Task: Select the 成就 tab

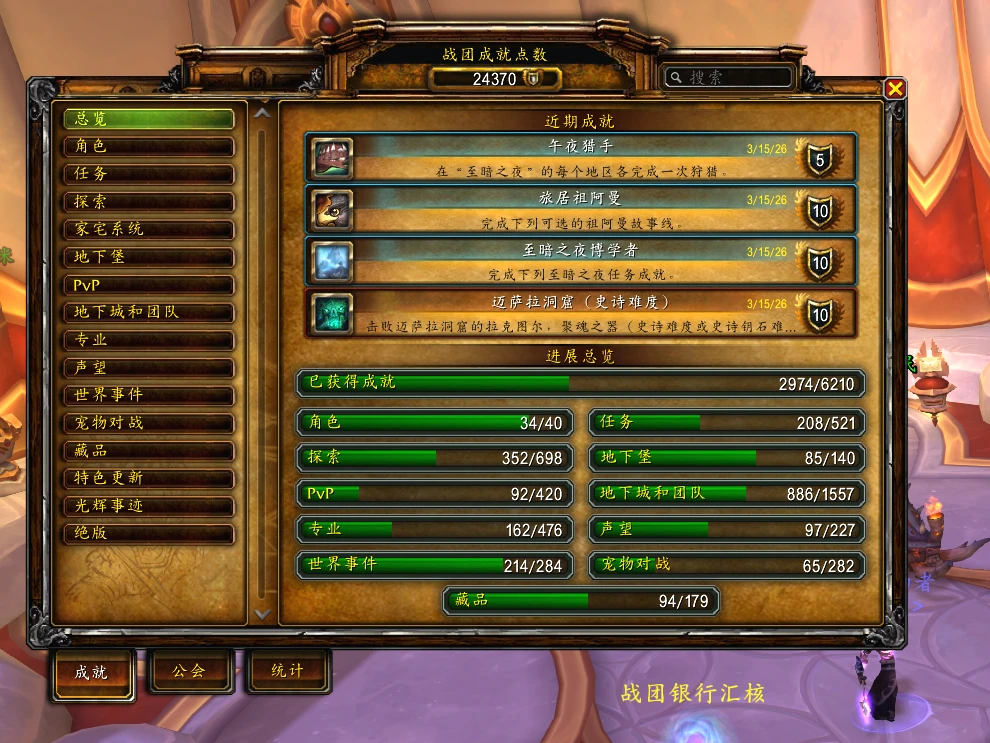Action: click(x=93, y=672)
